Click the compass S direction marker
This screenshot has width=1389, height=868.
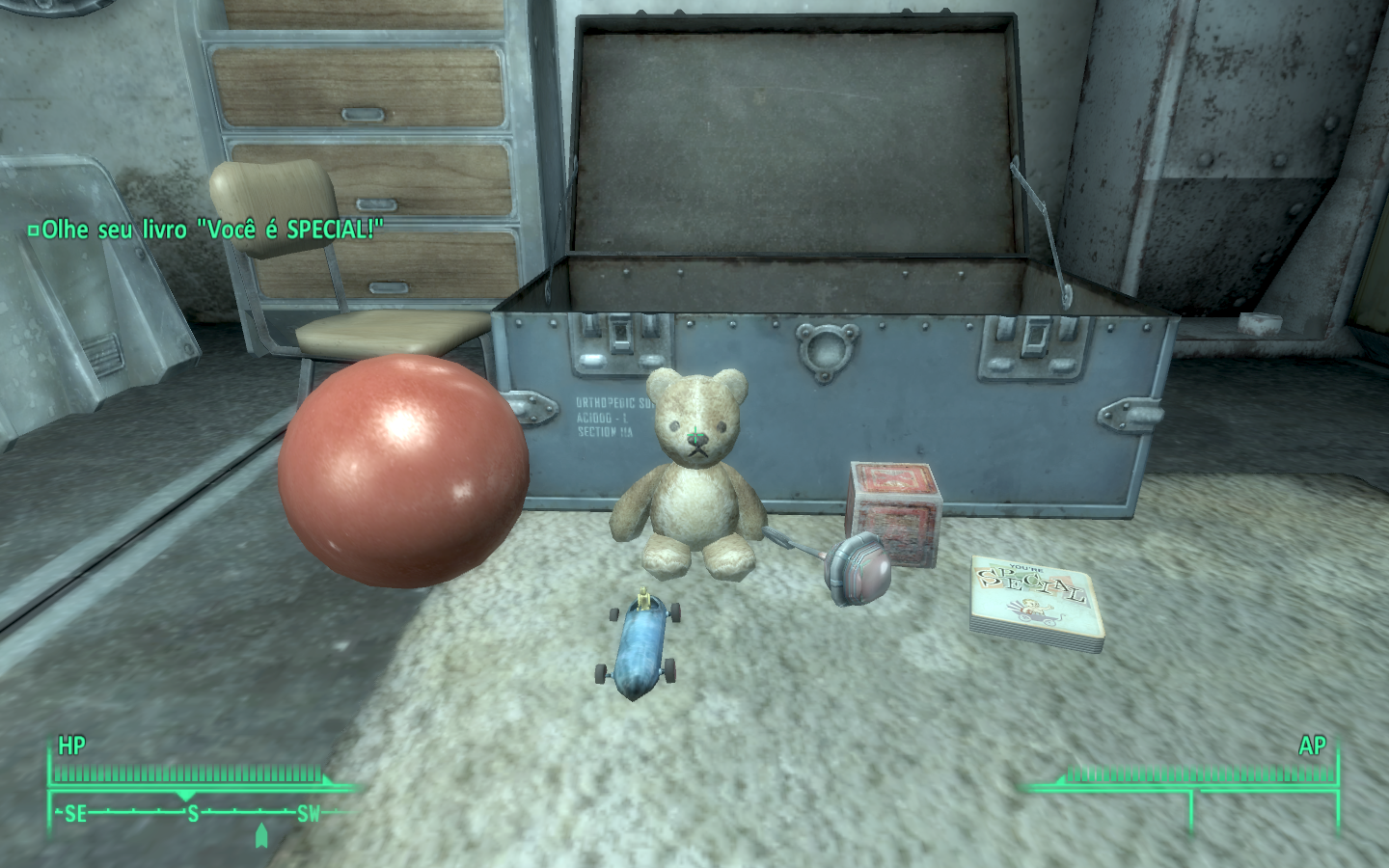(x=193, y=813)
